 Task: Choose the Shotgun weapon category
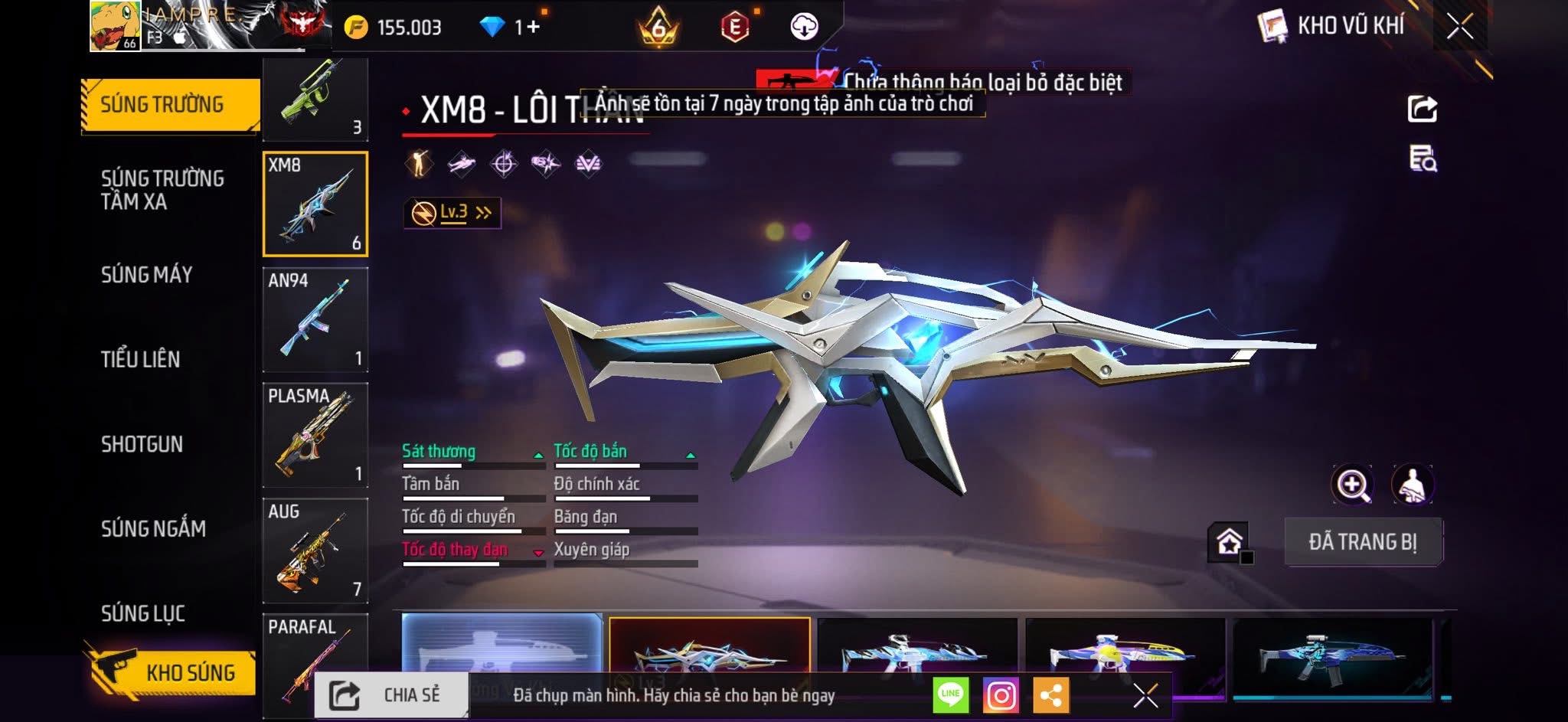click(142, 444)
